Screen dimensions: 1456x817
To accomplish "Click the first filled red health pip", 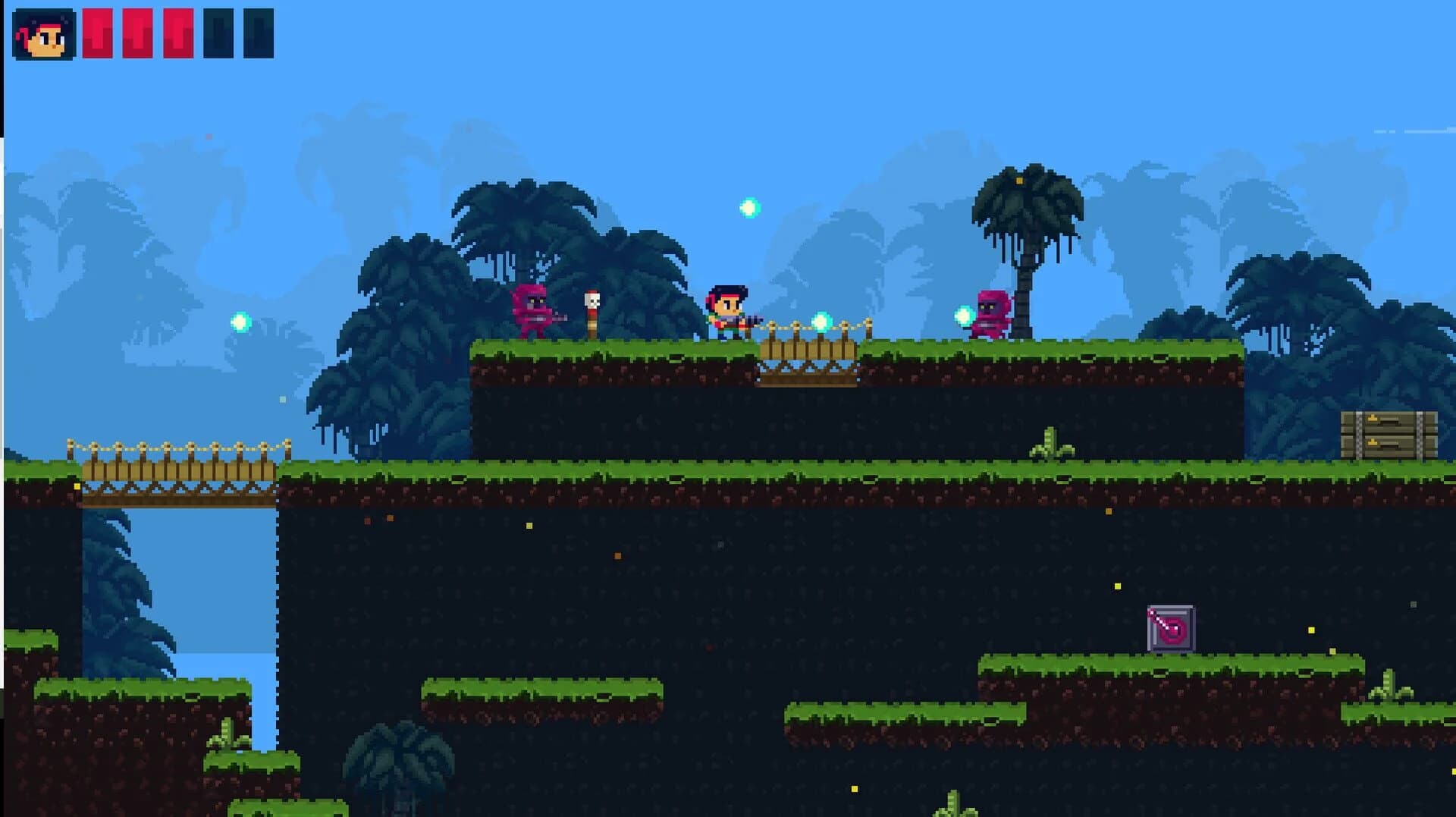I will (98, 32).
